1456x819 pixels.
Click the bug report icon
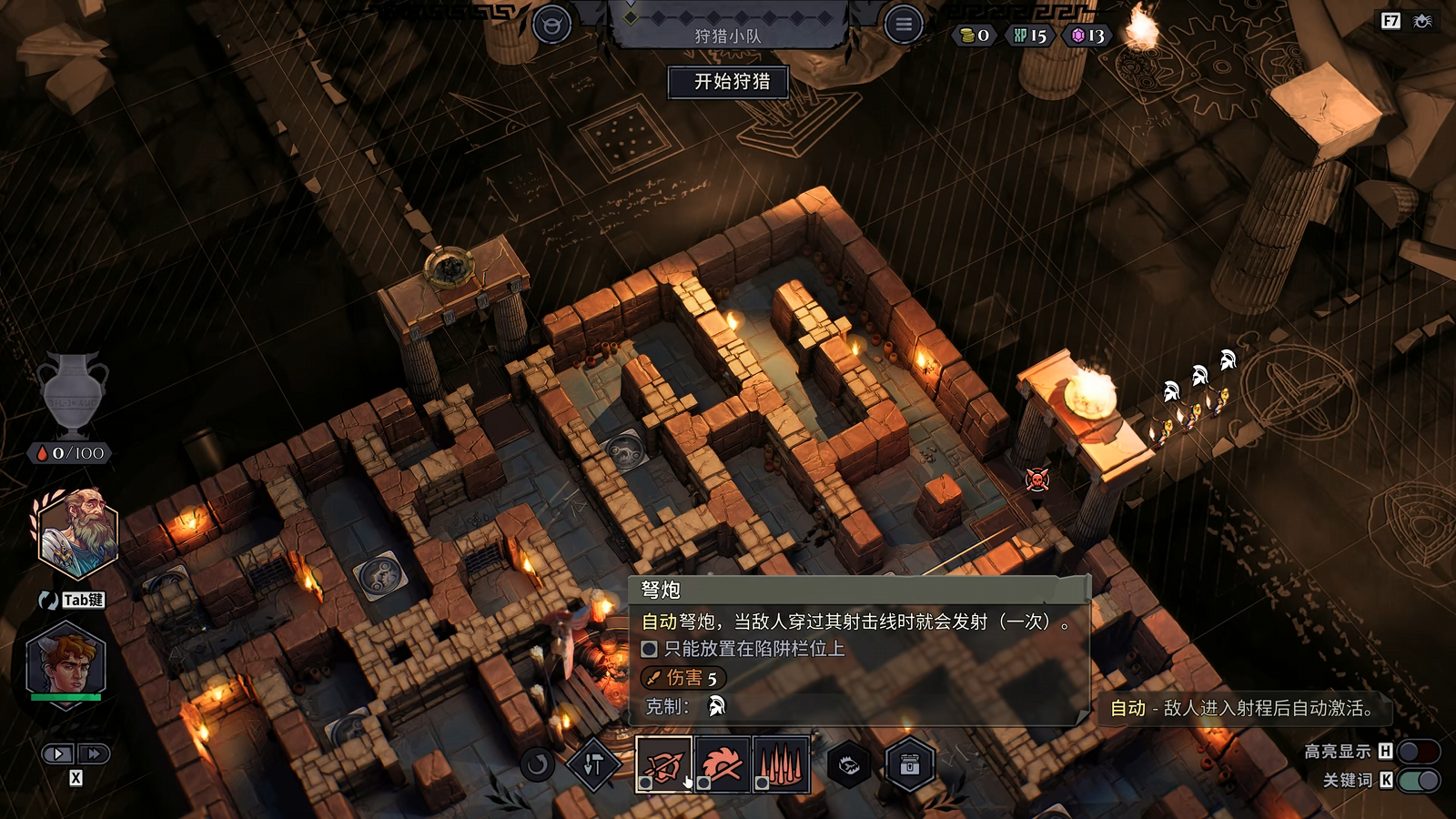point(1422,21)
